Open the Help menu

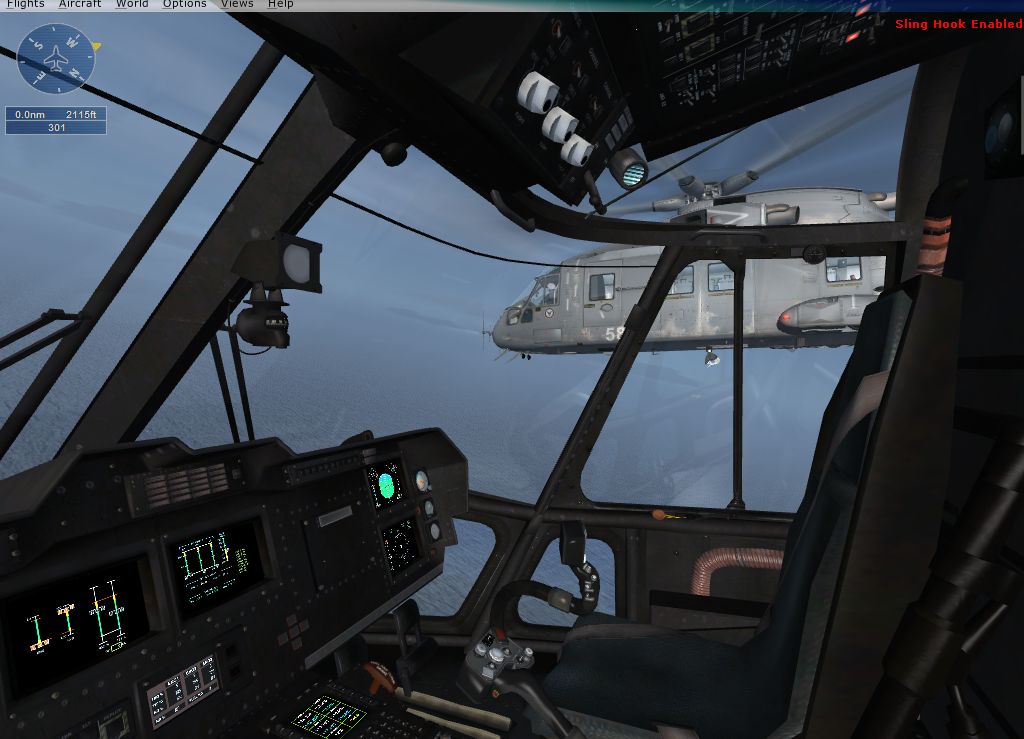(281, 4)
